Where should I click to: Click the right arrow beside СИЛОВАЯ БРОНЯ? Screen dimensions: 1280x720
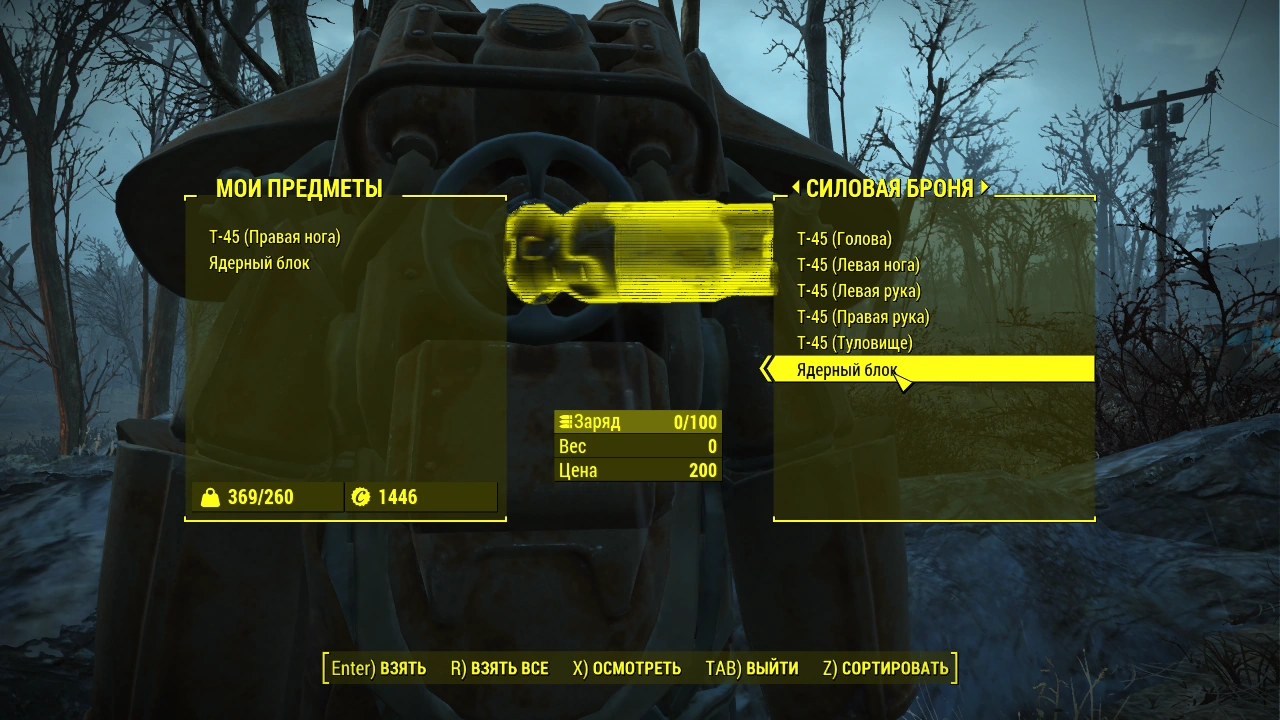click(x=984, y=187)
